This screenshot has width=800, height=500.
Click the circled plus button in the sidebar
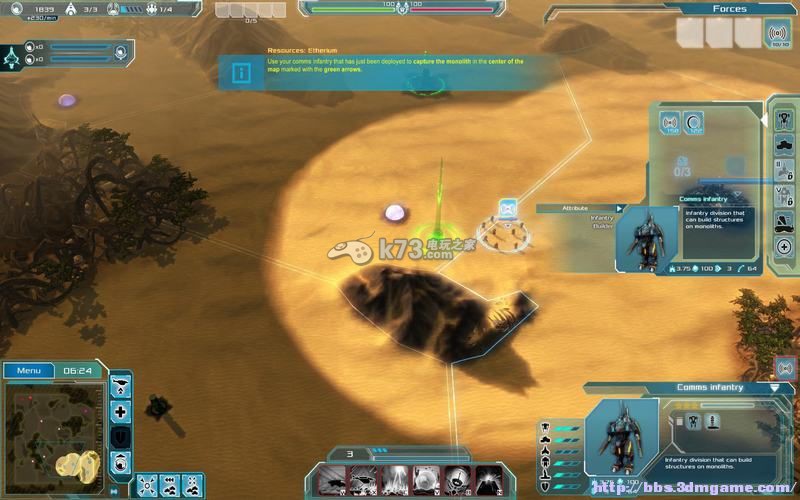[784, 246]
